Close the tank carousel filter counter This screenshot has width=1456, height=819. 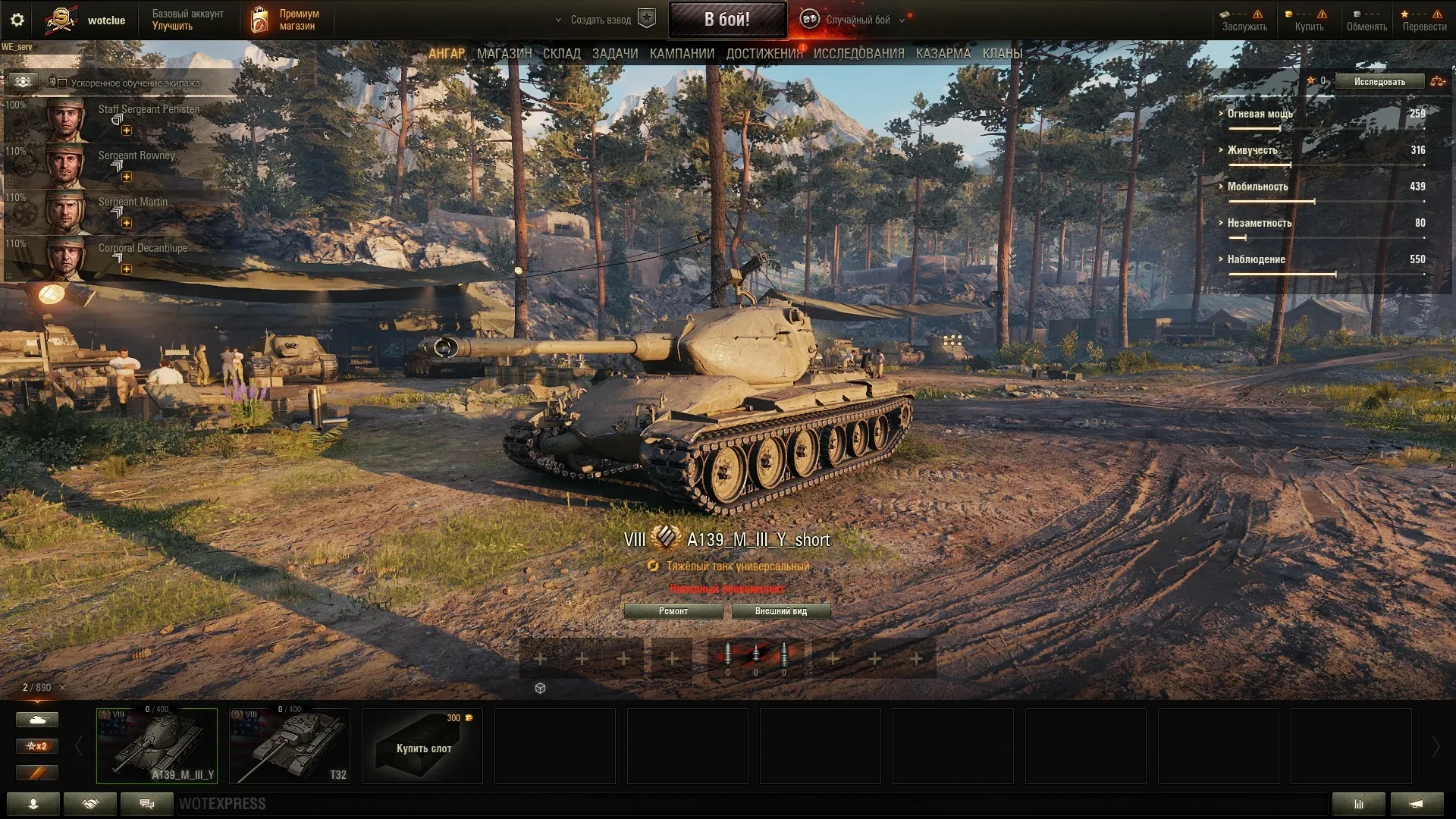tap(62, 688)
